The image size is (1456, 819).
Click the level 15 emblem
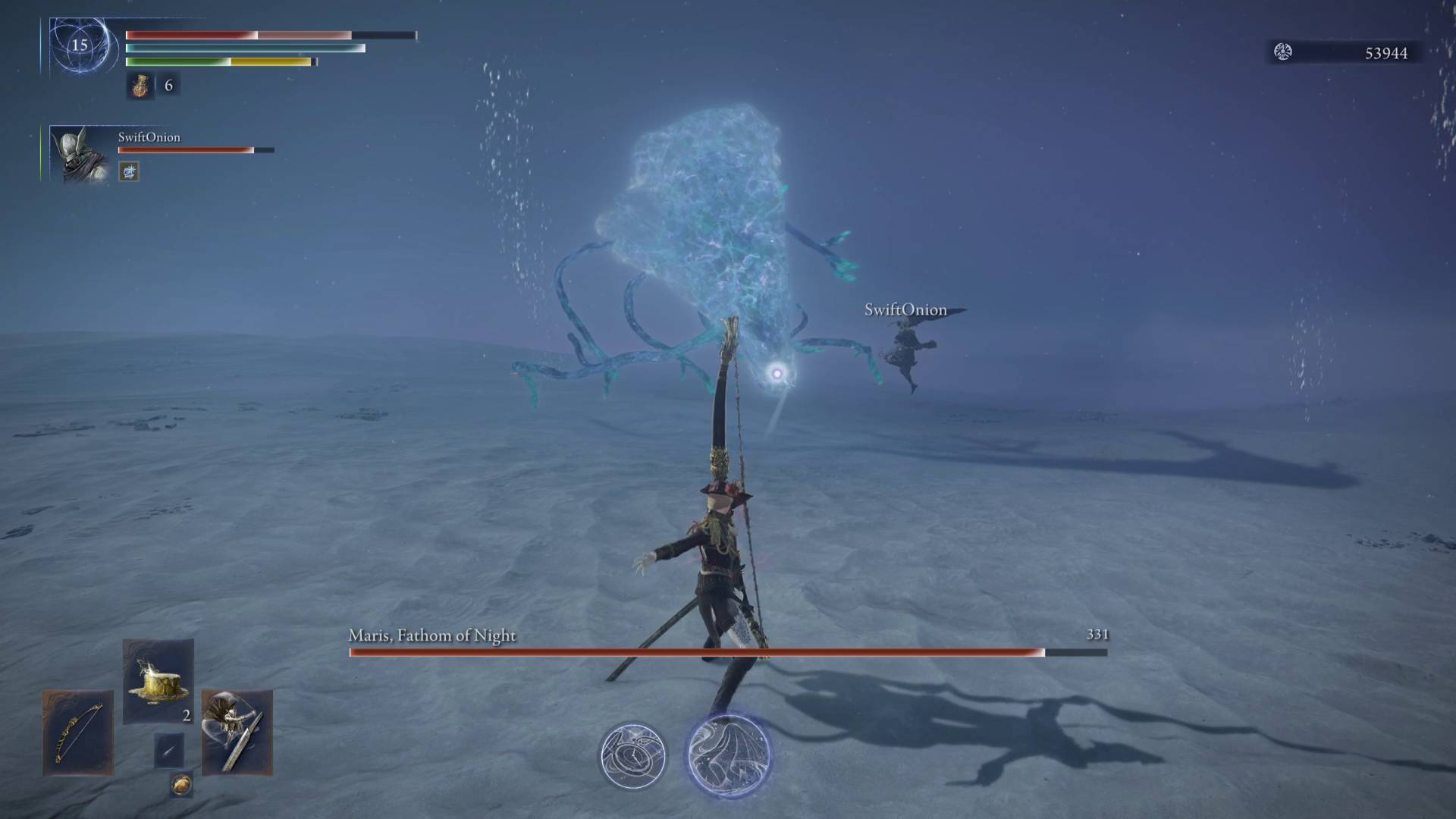[80, 45]
